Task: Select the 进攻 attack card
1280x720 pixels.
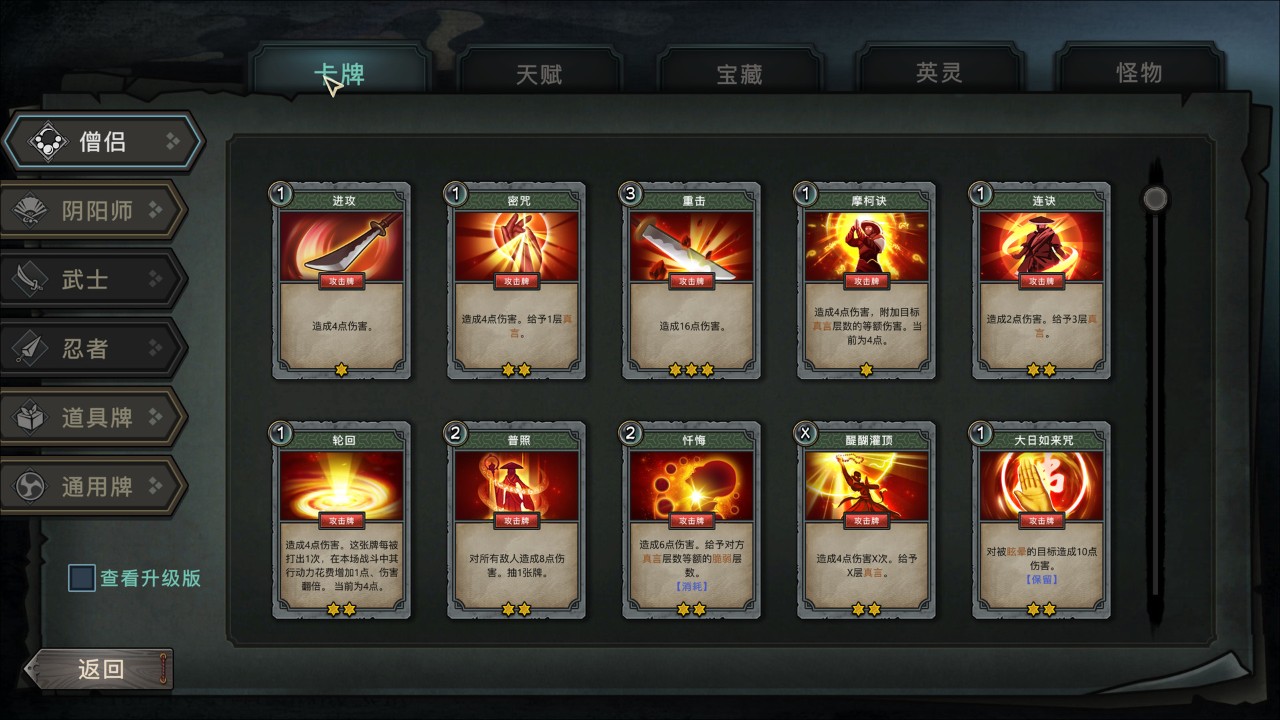Action: 342,281
